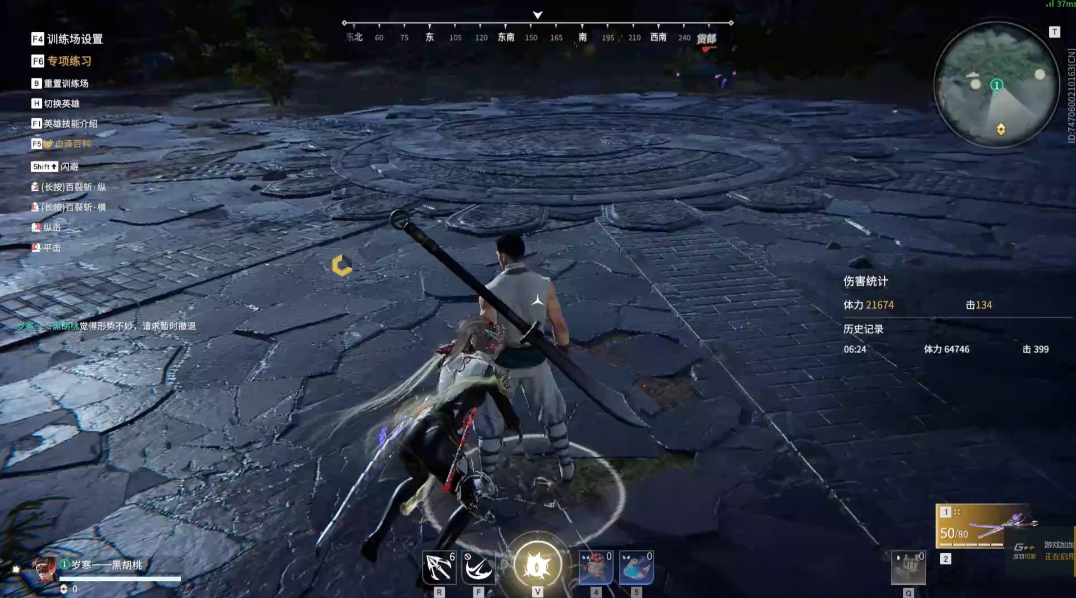Click the circular minimap
The image size is (1076, 598).
(996, 84)
